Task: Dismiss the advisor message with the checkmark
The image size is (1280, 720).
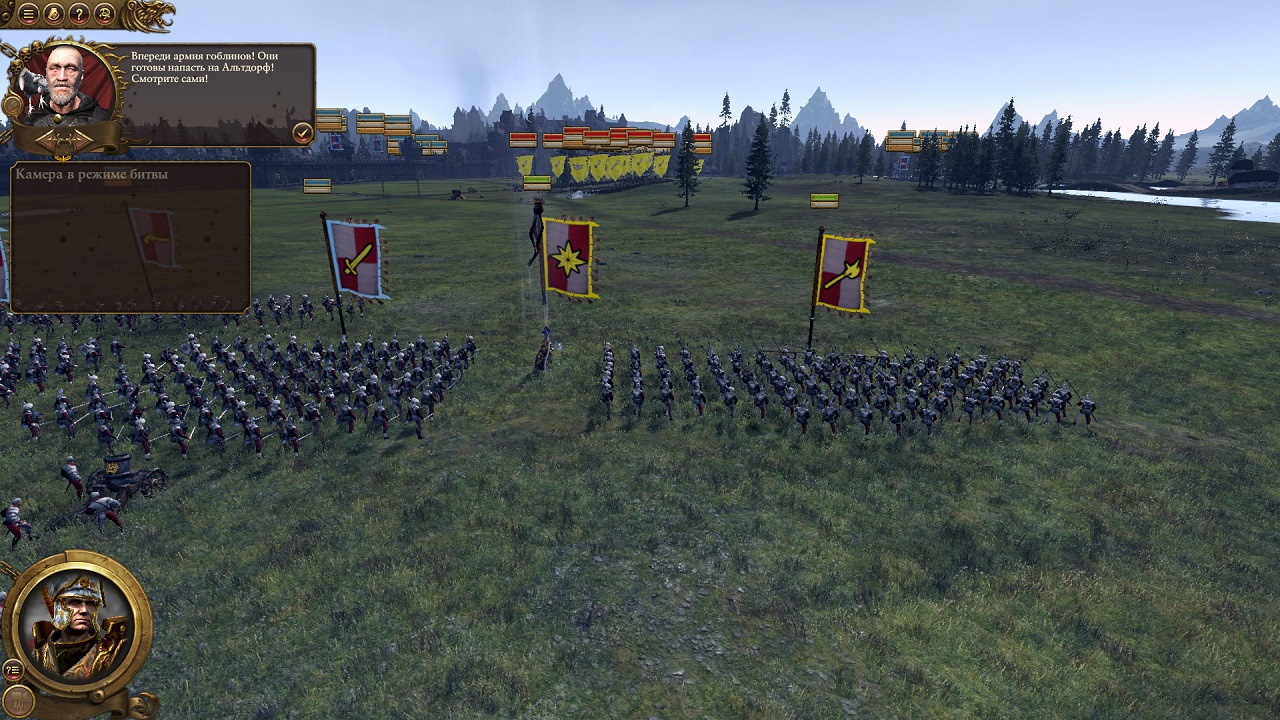Action: 302,131
